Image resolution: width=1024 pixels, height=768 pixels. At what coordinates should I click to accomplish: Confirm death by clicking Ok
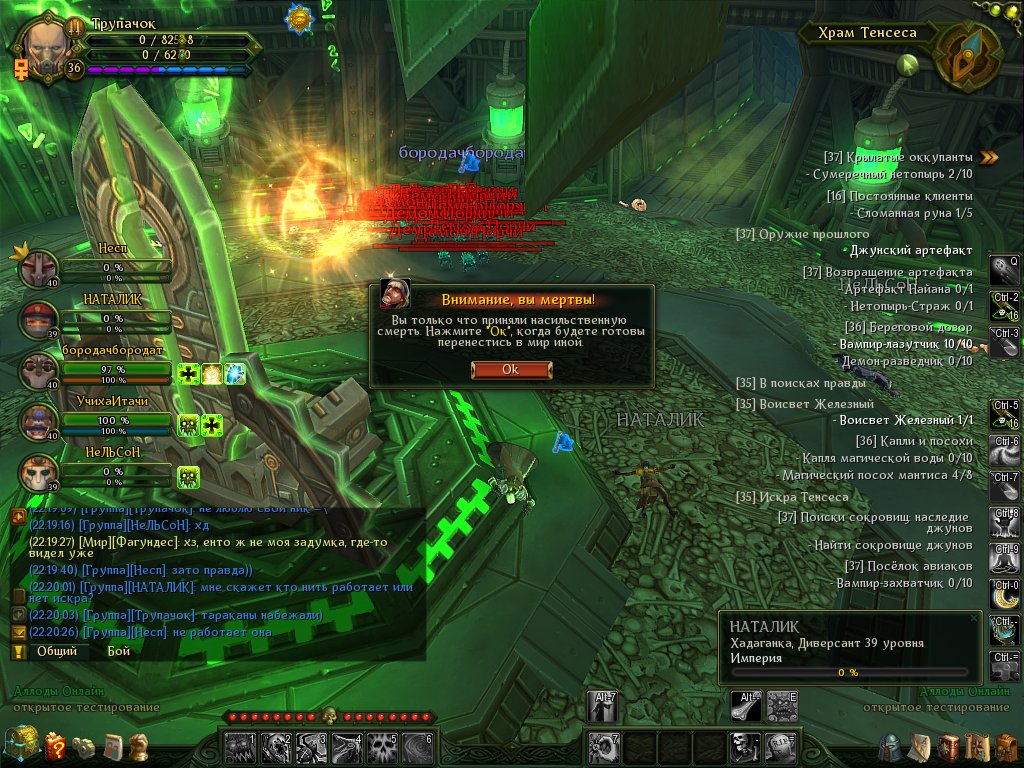click(510, 369)
